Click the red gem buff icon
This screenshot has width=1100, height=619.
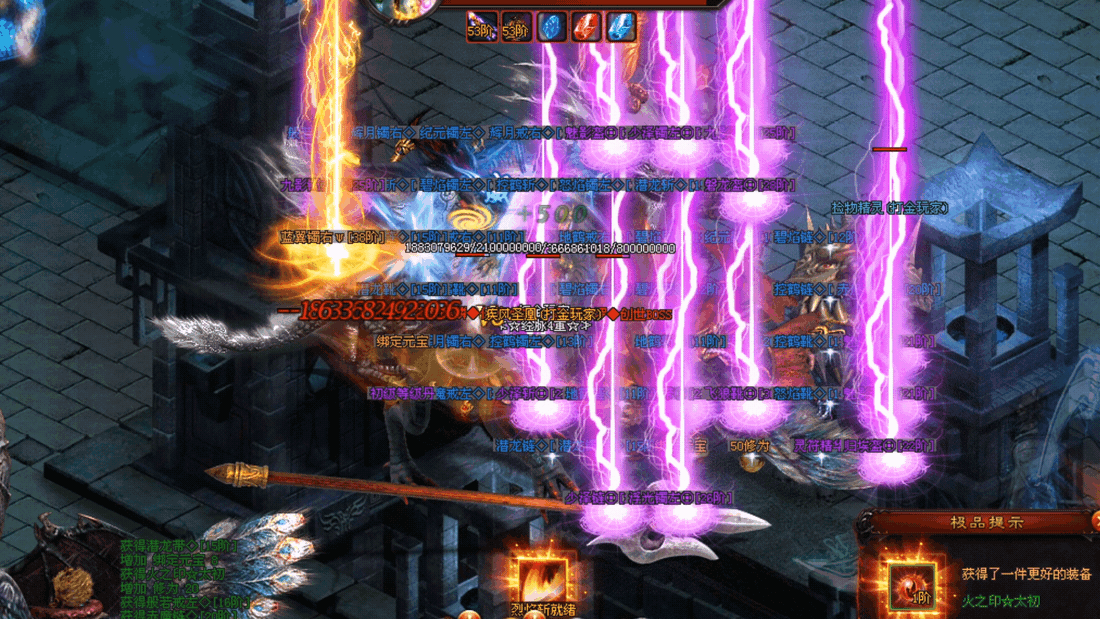coord(586,27)
